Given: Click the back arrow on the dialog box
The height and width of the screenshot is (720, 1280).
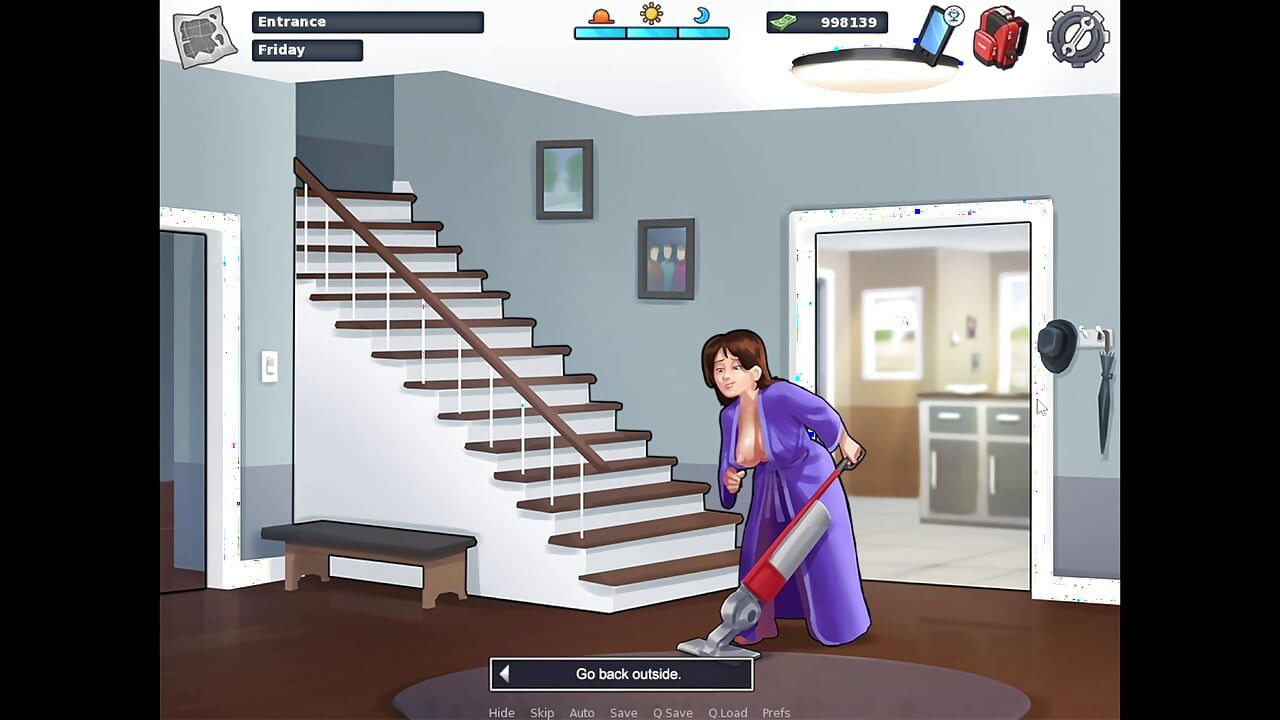Looking at the screenshot, I should point(504,674).
